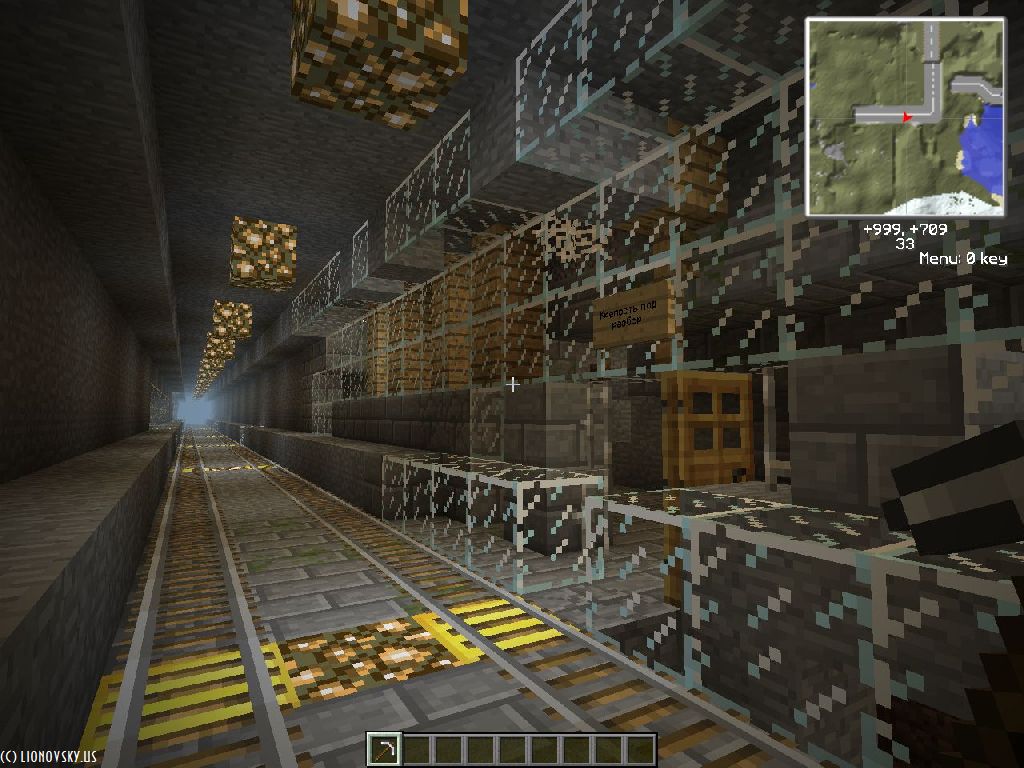Click the minimap in the corner
Image resolution: width=1024 pixels, height=768 pixels.
pos(905,117)
